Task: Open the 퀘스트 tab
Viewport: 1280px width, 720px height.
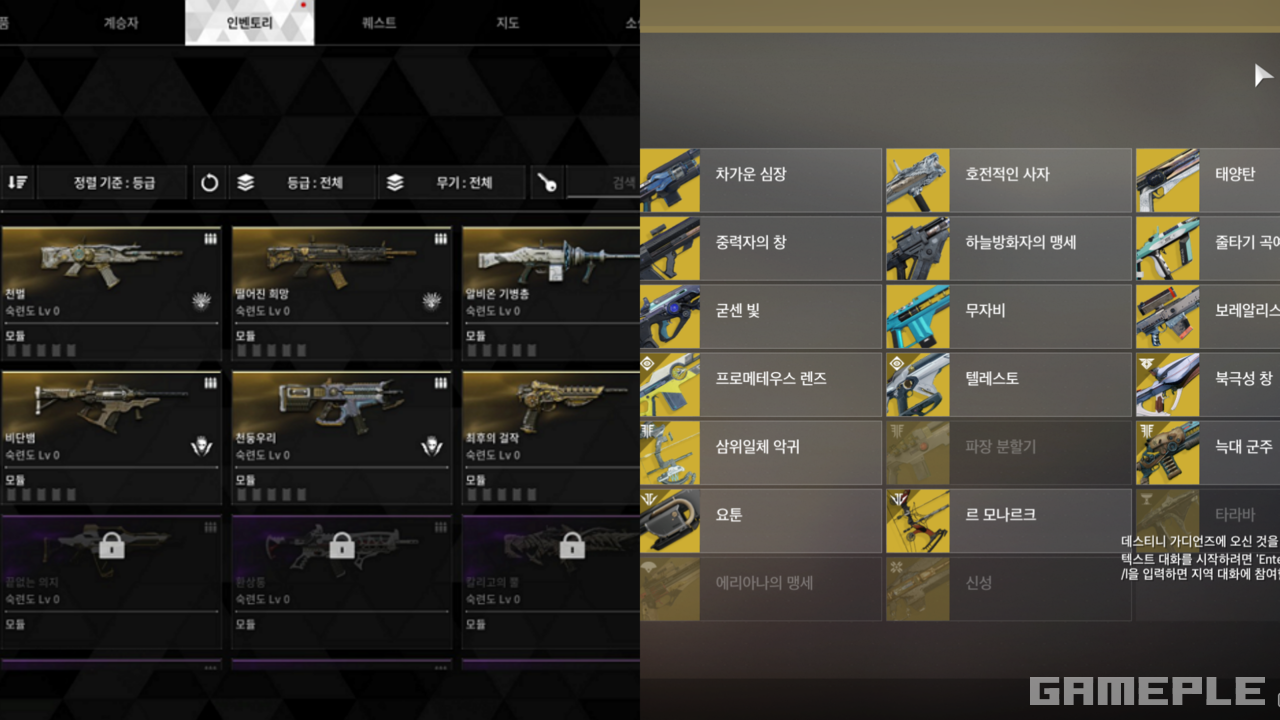Action: [379, 23]
